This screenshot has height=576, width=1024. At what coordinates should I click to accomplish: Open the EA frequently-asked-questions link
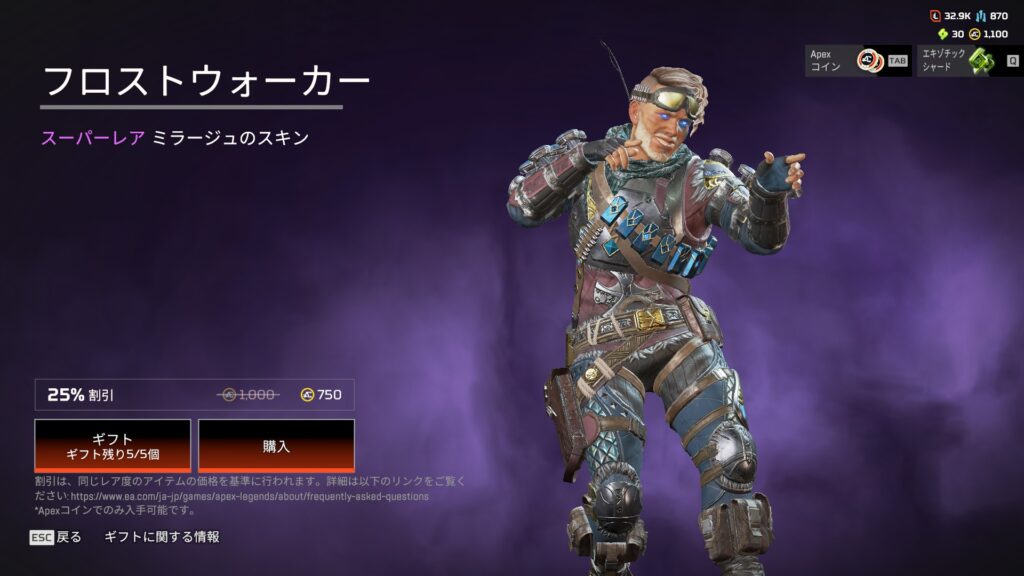pos(250,496)
